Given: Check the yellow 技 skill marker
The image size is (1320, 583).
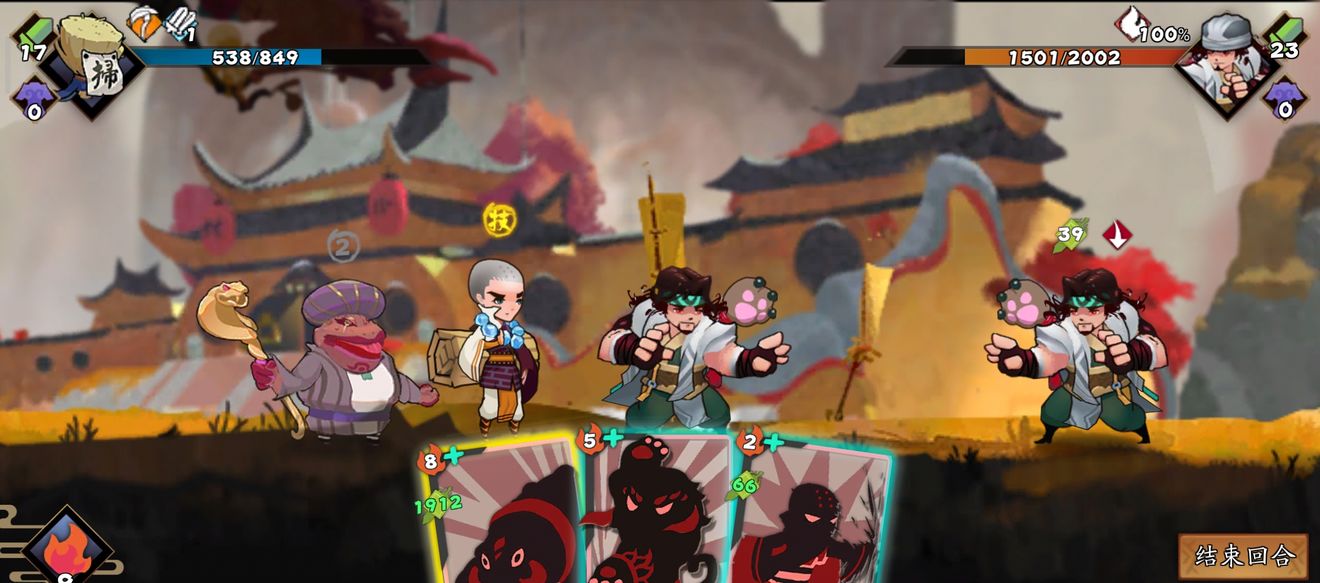Looking at the screenshot, I should pos(498,219).
